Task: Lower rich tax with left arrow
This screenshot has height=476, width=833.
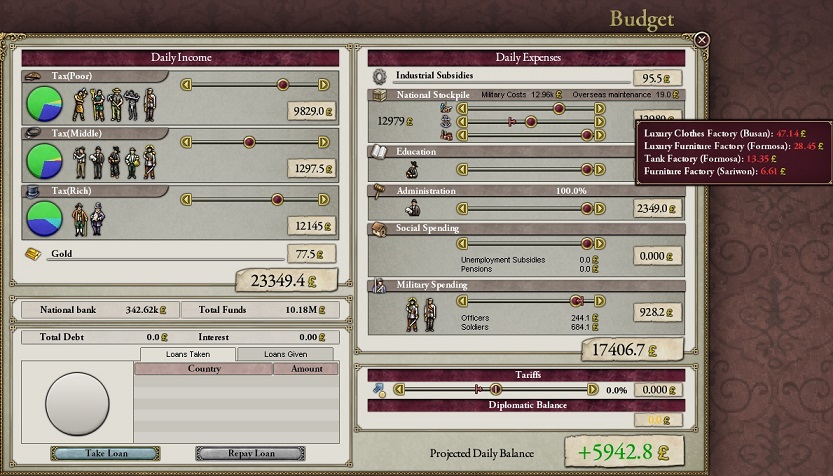Action: coord(185,199)
